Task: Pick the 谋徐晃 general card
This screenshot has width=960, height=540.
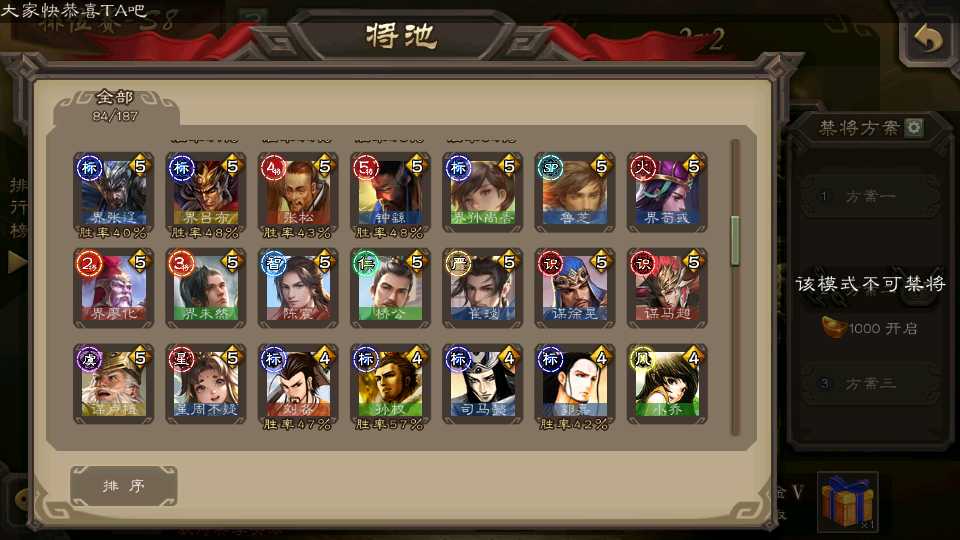Action: click(573, 287)
